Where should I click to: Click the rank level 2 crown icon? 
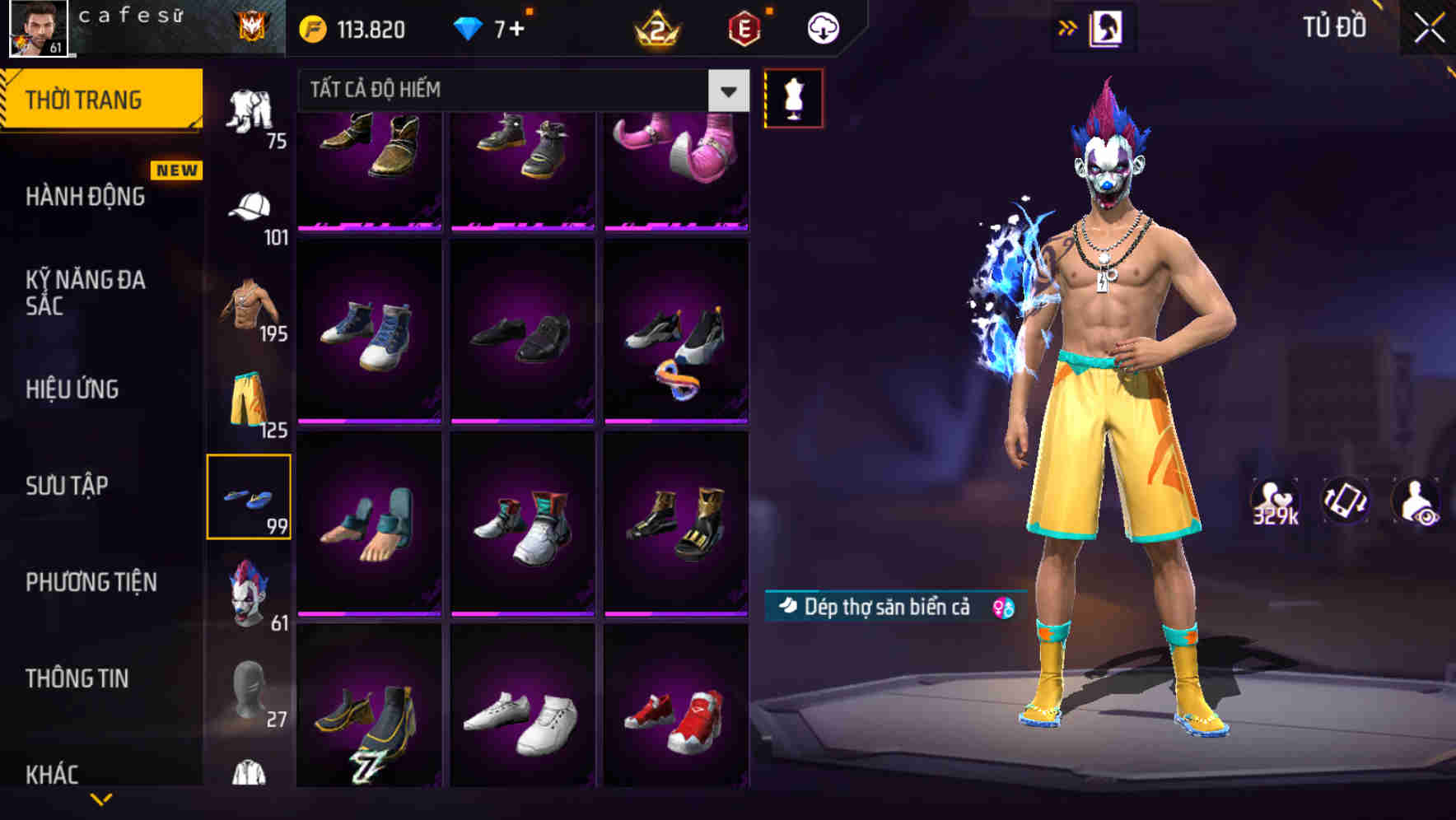(x=655, y=27)
